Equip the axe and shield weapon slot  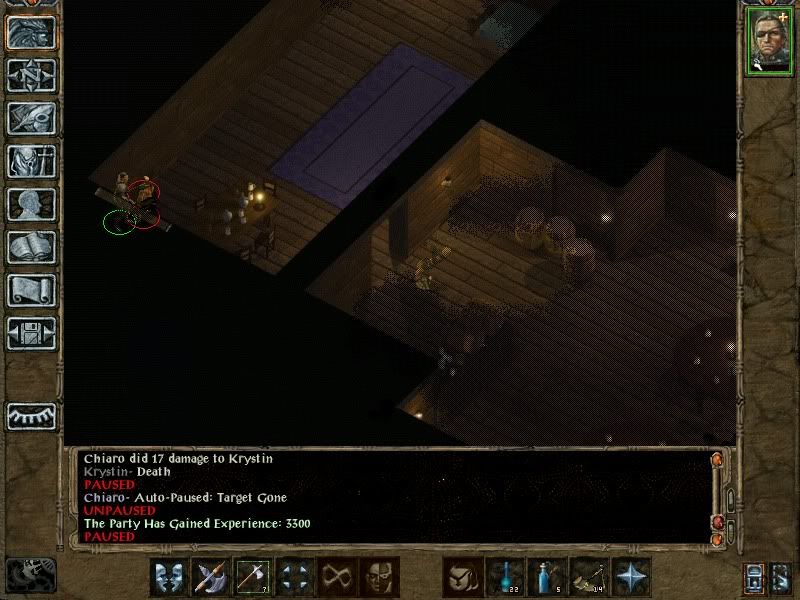[x=211, y=577]
